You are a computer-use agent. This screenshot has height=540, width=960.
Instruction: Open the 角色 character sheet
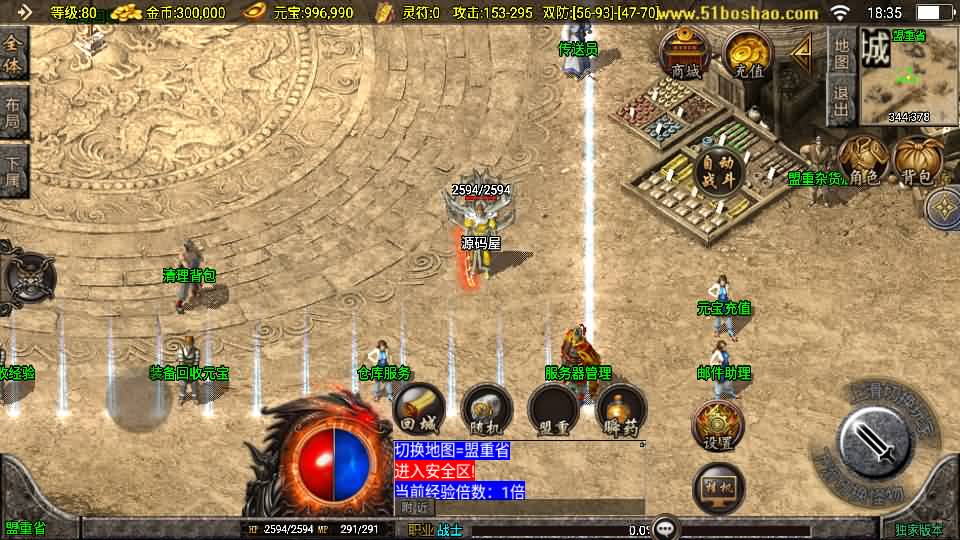(x=862, y=162)
